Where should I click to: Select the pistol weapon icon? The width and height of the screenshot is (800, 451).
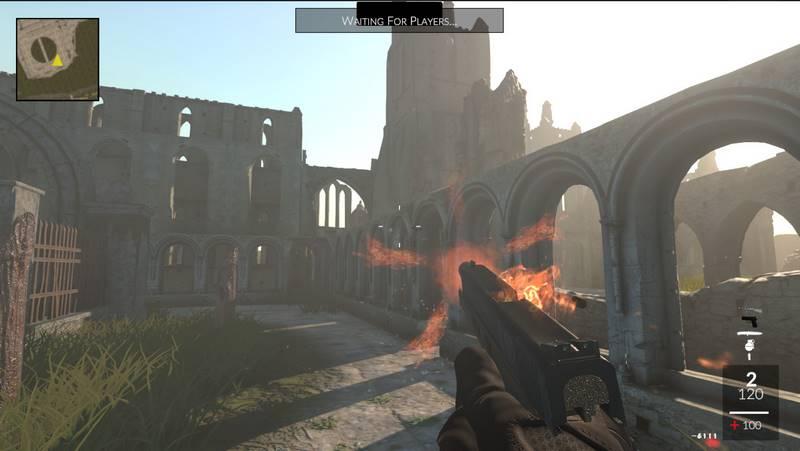[x=749, y=322]
